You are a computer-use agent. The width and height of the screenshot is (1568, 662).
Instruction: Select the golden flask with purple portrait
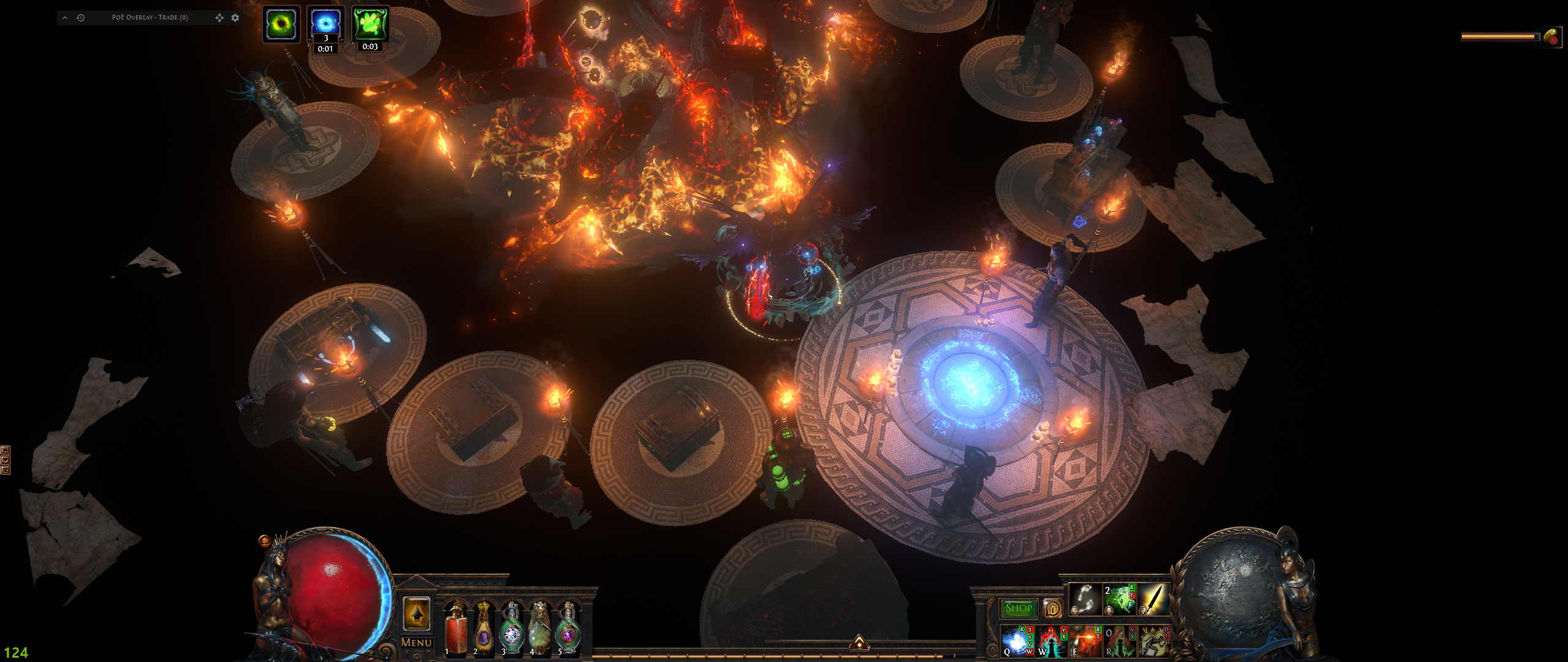pos(483,627)
